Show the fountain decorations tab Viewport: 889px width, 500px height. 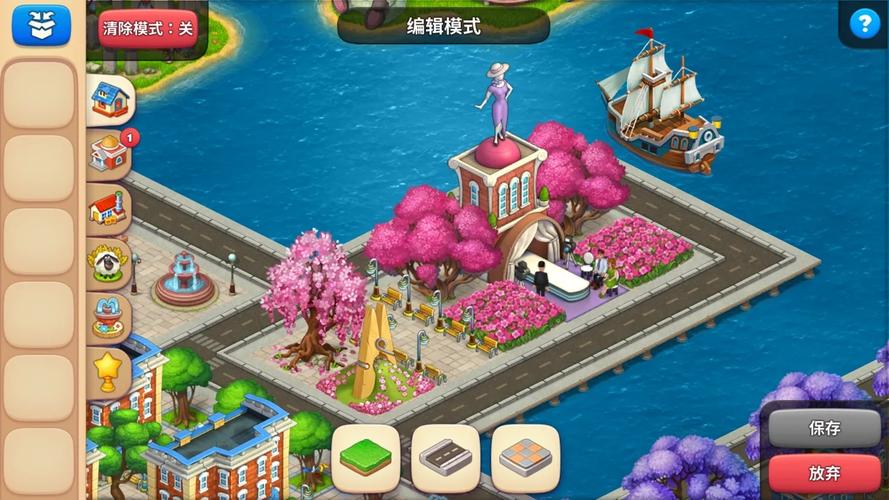pyautogui.click(x=108, y=317)
